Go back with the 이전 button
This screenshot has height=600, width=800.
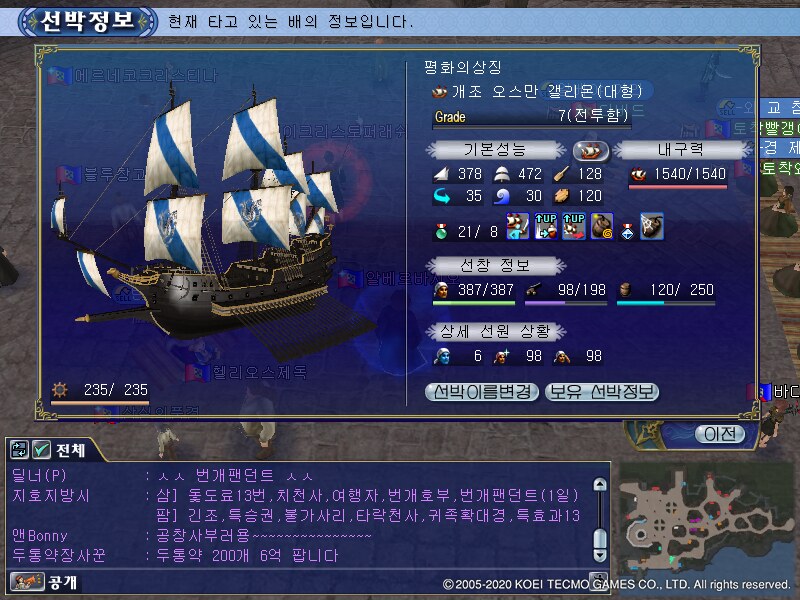coord(721,434)
